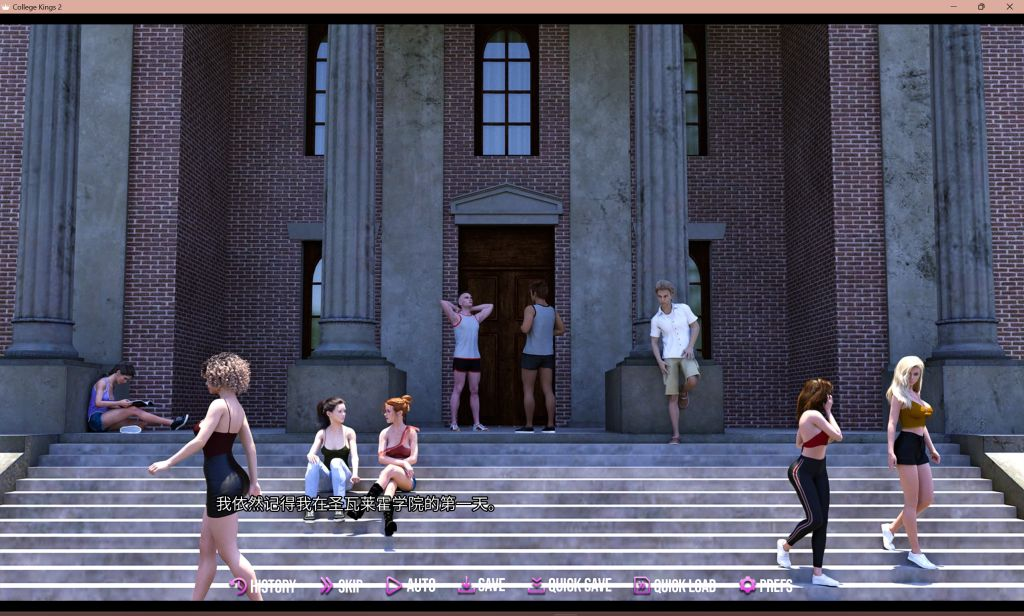This screenshot has width=1024, height=616.
Task: Open the Save menu
Action: tap(482, 586)
